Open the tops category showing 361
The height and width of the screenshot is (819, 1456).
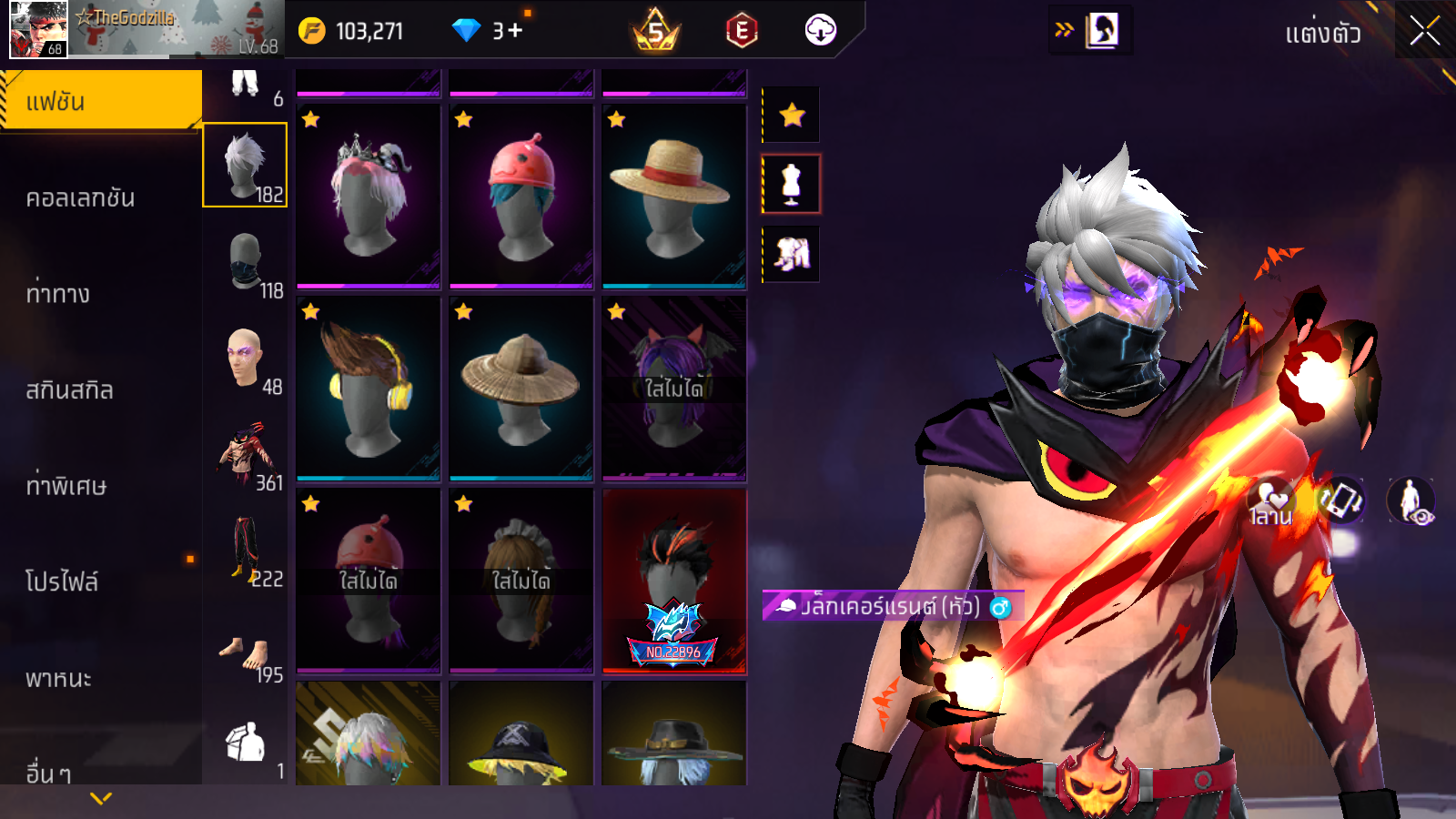[246, 454]
